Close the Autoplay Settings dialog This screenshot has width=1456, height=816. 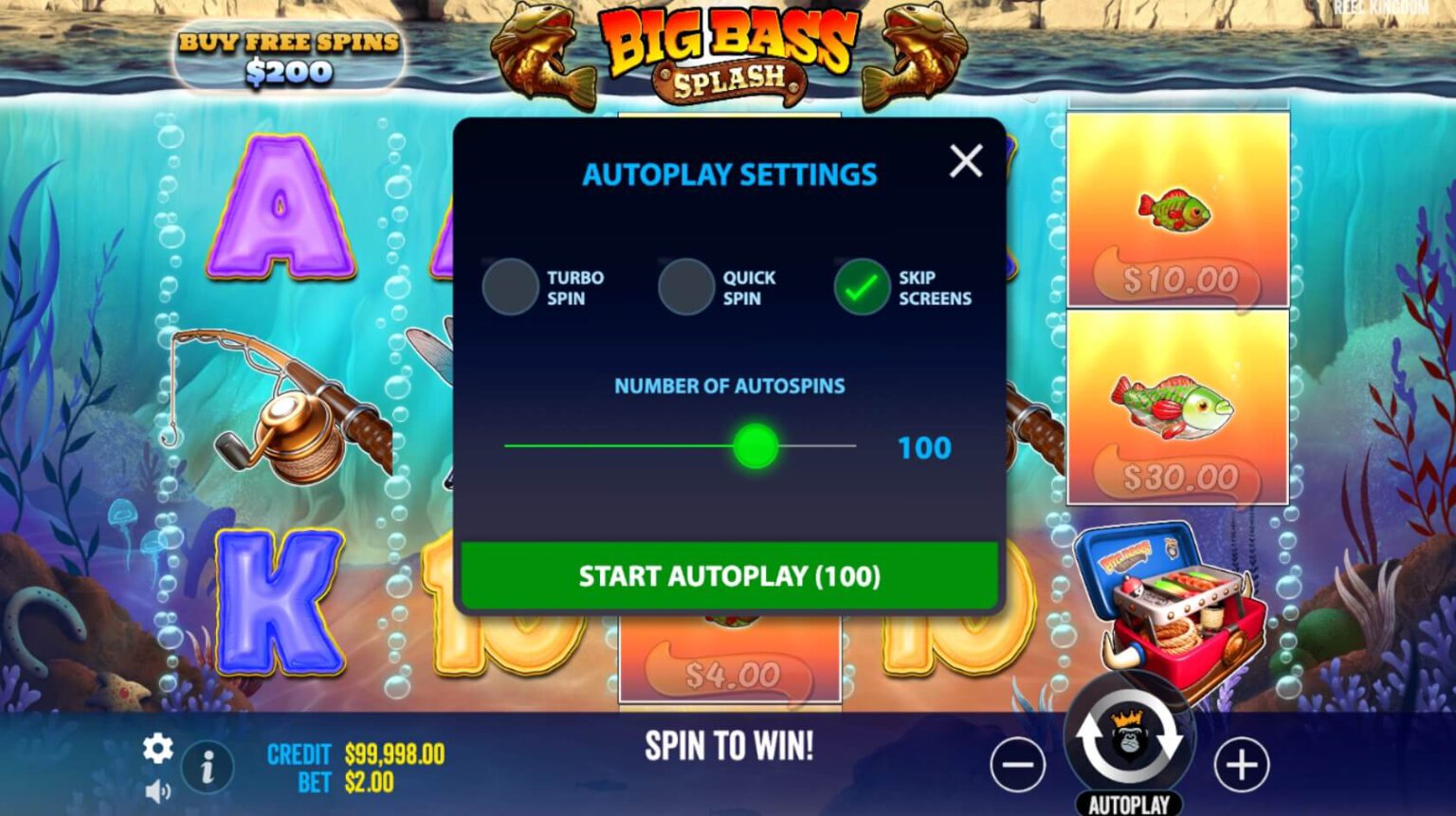(965, 161)
